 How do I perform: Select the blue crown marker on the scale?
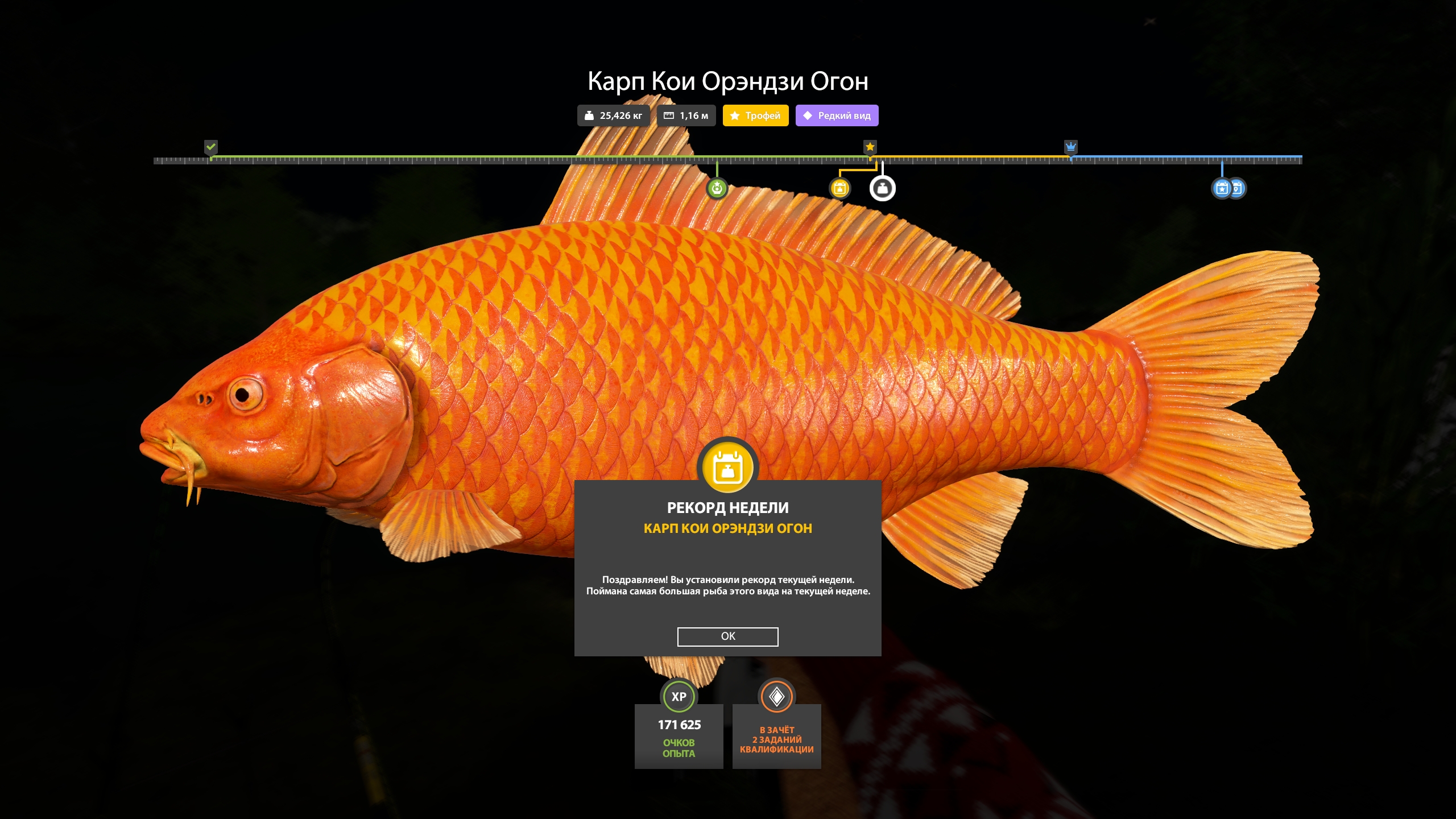1072,147
